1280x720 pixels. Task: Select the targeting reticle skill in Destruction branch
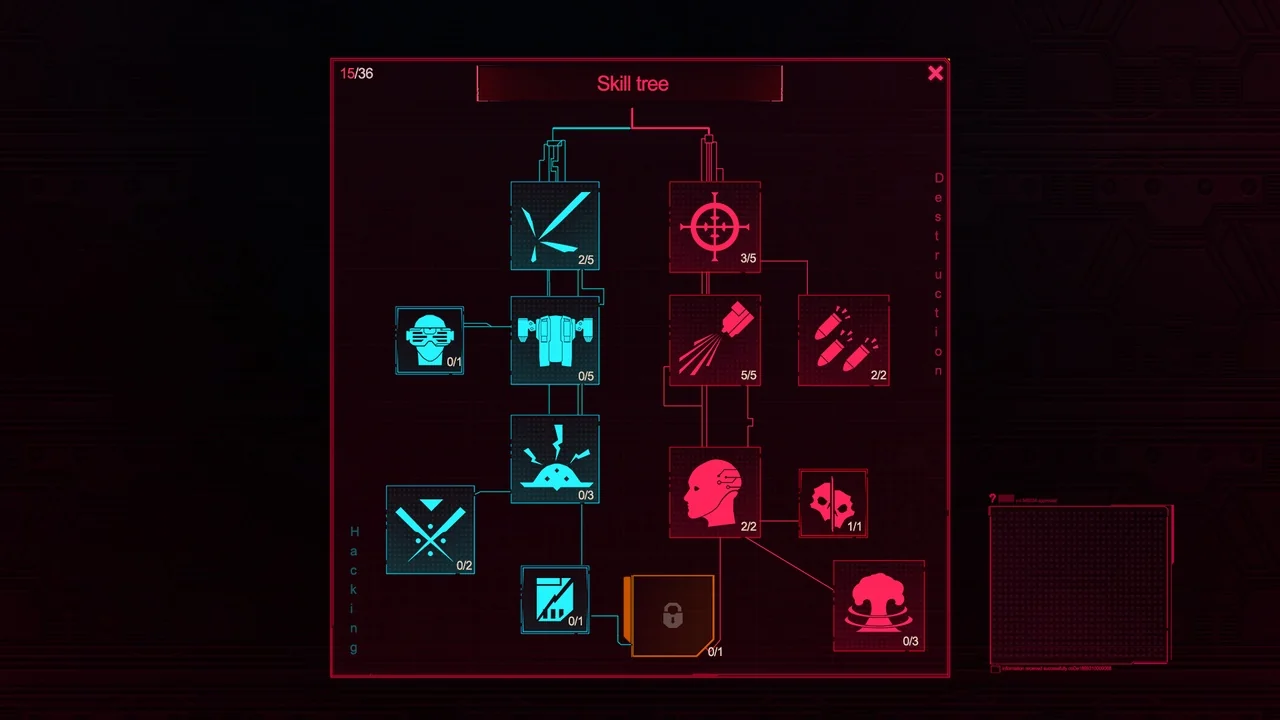click(x=715, y=228)
